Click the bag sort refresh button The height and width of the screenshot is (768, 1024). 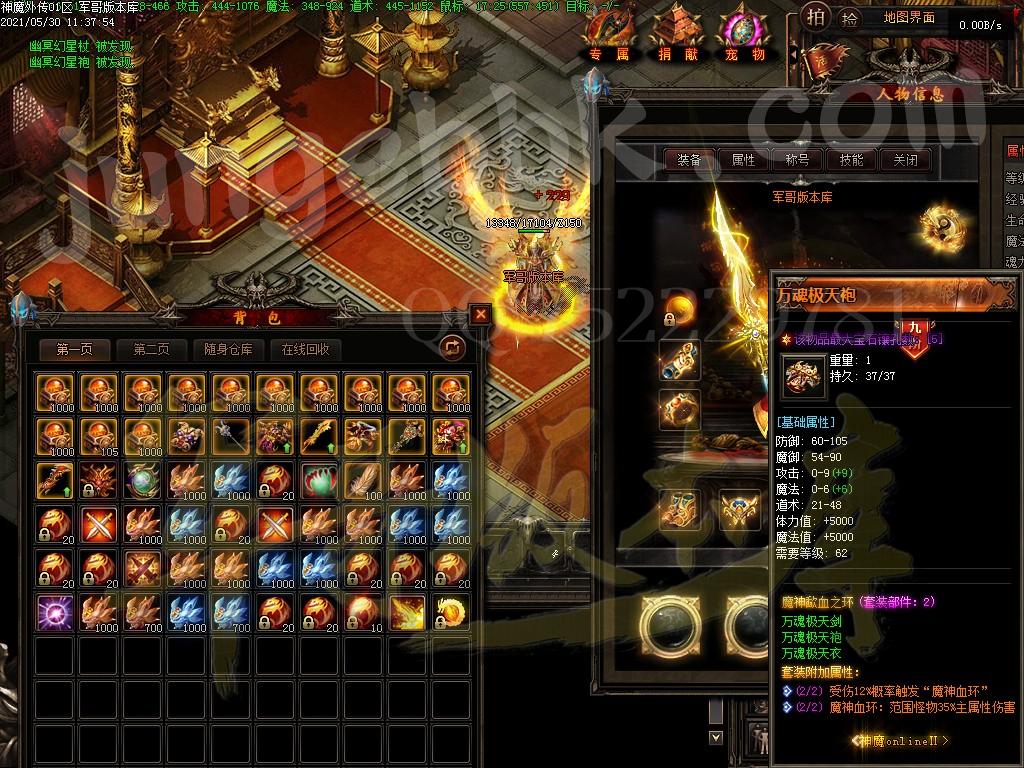click(452, 347)
